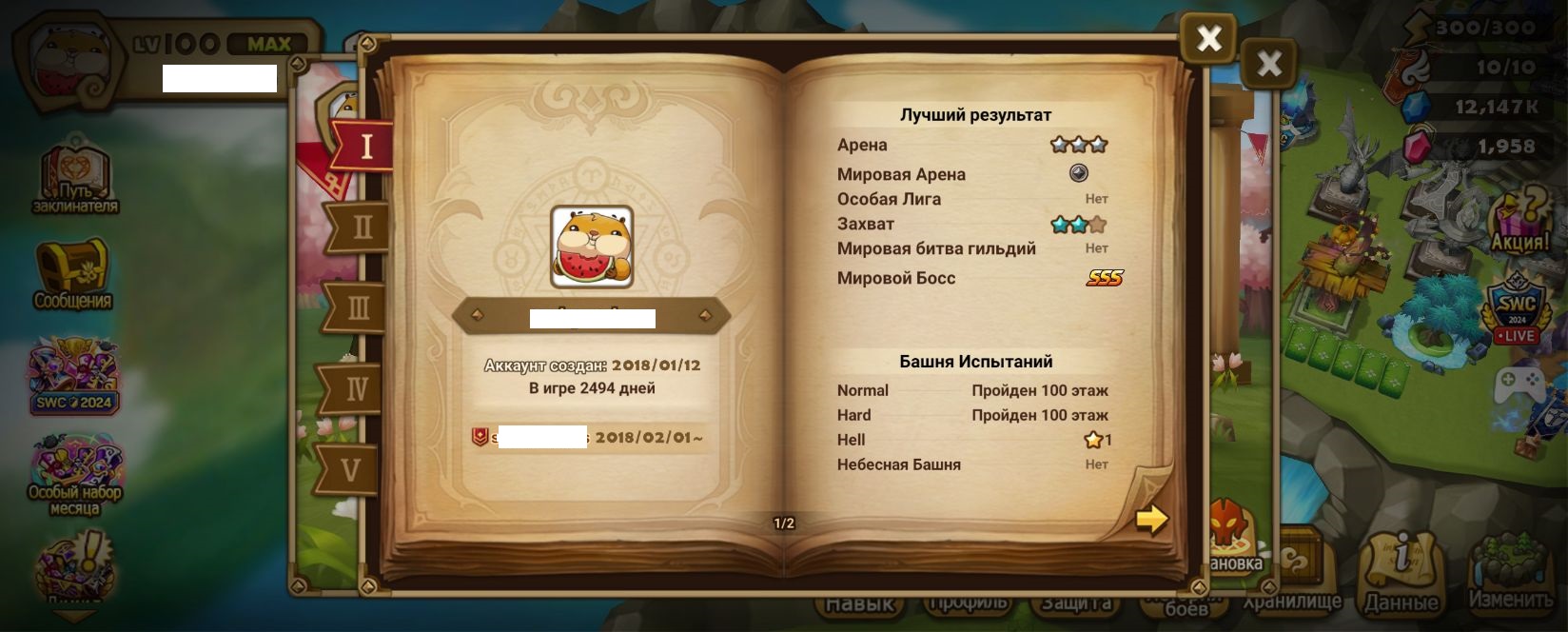The image size is (1568, 632).
Task: Show book tab V
Action: [x=351, y=469]
